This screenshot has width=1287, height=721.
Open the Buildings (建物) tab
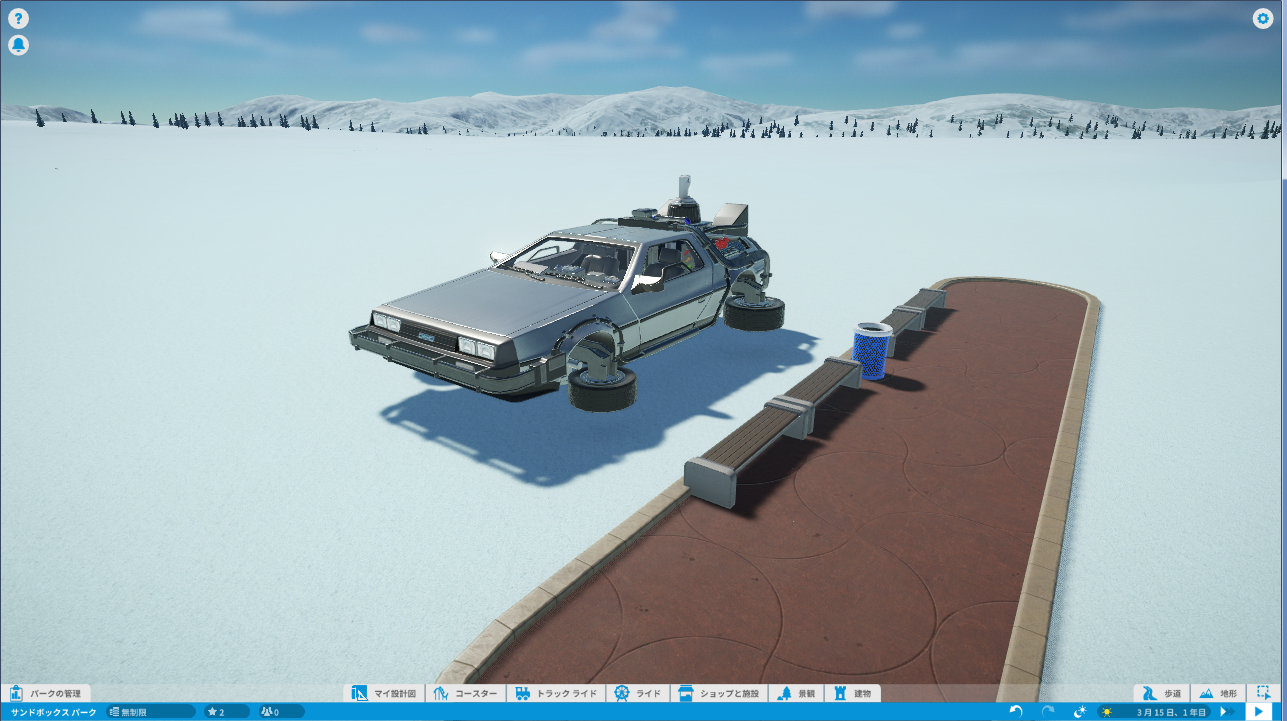pos(853,693)
